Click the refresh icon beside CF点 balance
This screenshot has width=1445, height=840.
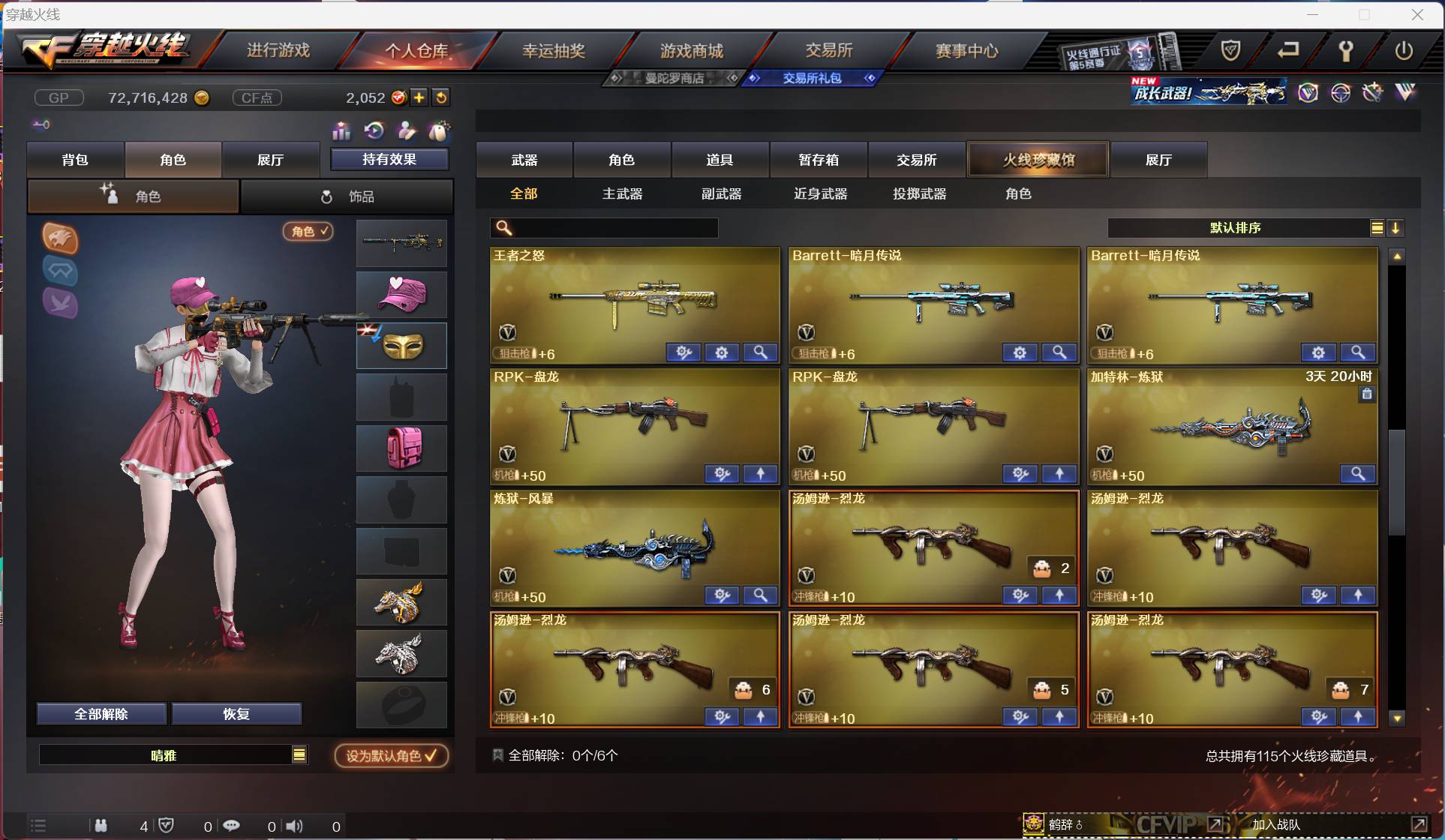pyautogui.click(x=442, y=97)
